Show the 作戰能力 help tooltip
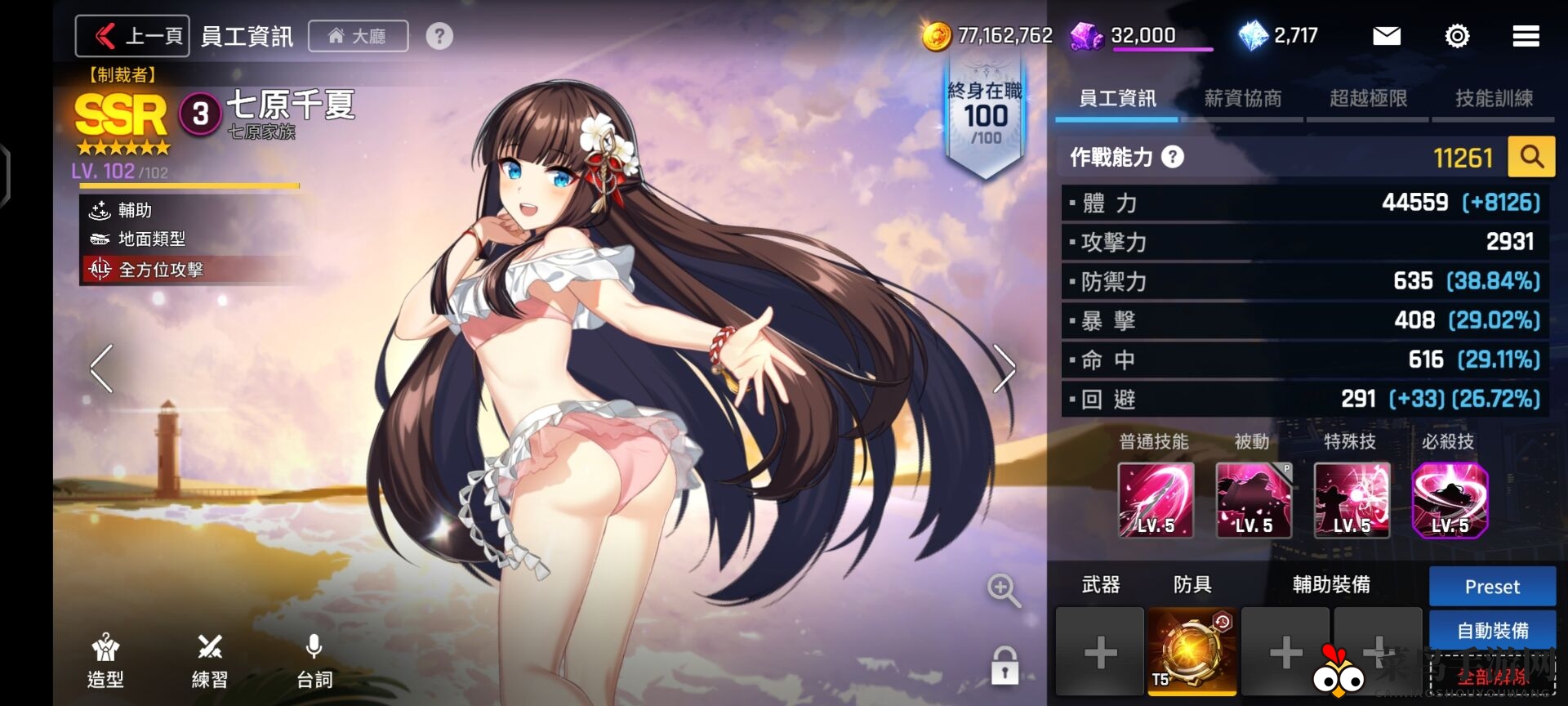 click(x=1173, y=157)
